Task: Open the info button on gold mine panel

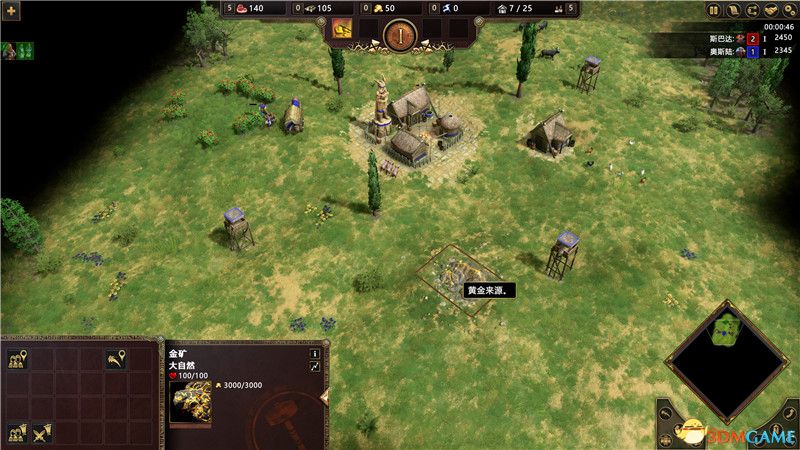Action: [314, 353]
